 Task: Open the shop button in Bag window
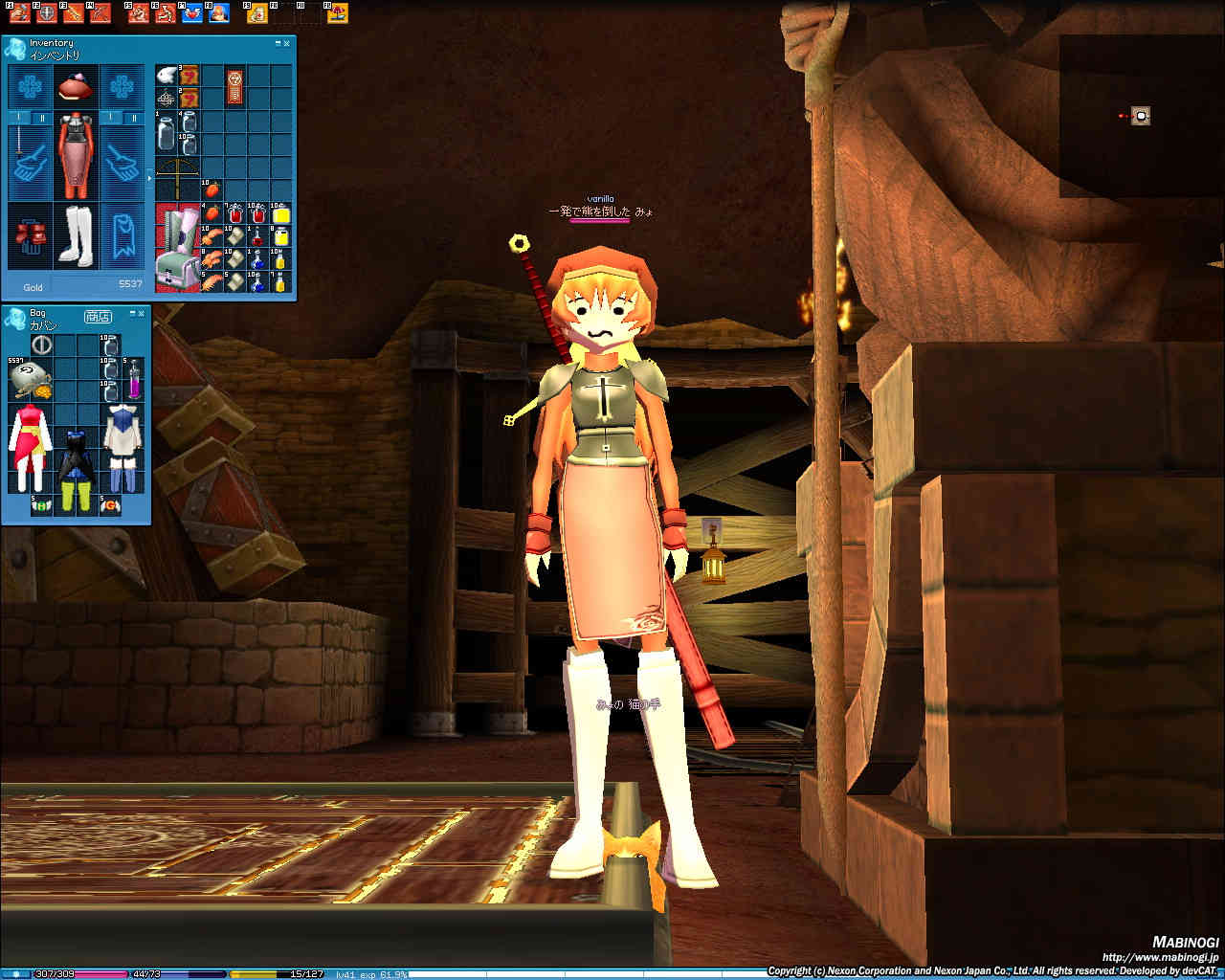pyautogui.click(x=98, y=317)
